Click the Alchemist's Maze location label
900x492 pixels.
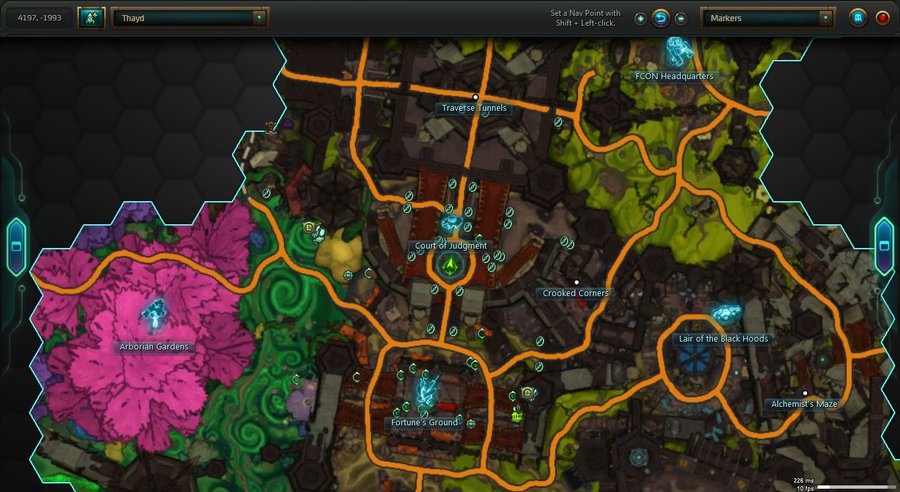(804, 403)
